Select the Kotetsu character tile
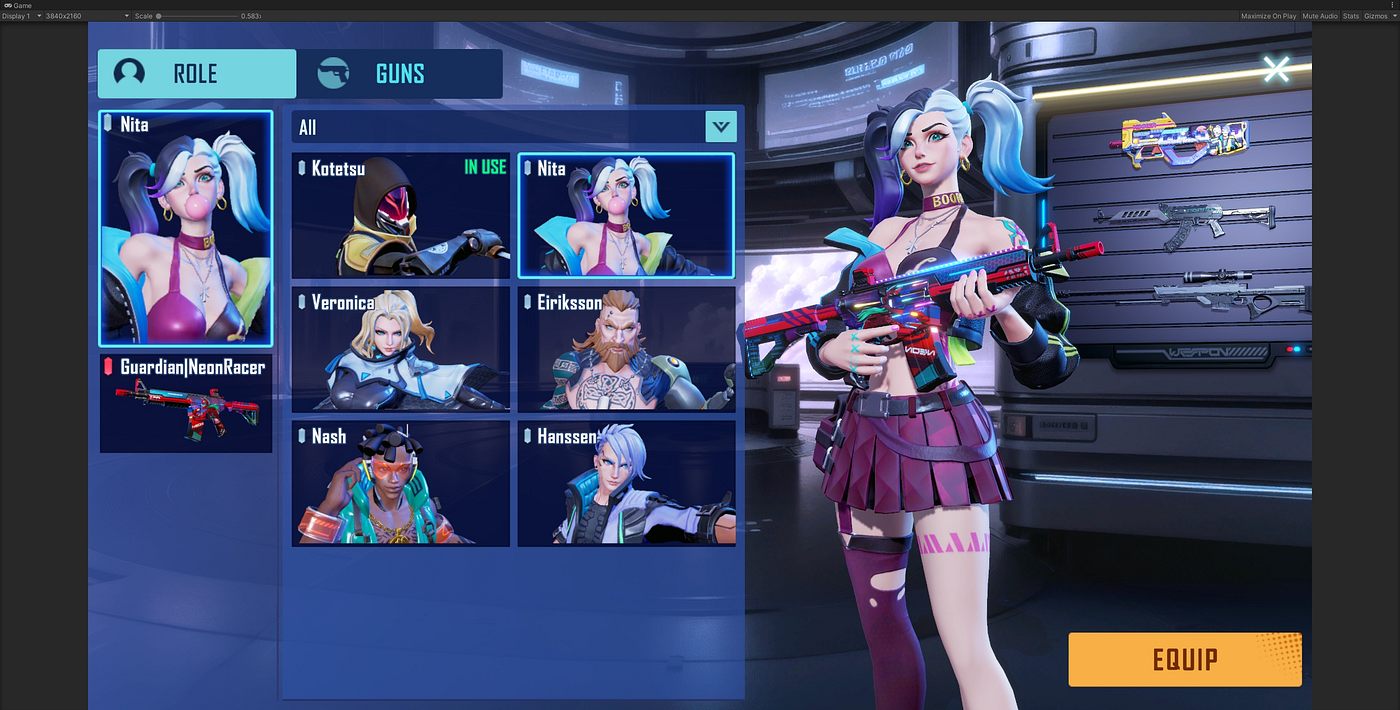This screenshot has width=1400, height=710. pyautogui.click(x=401, y=216)
